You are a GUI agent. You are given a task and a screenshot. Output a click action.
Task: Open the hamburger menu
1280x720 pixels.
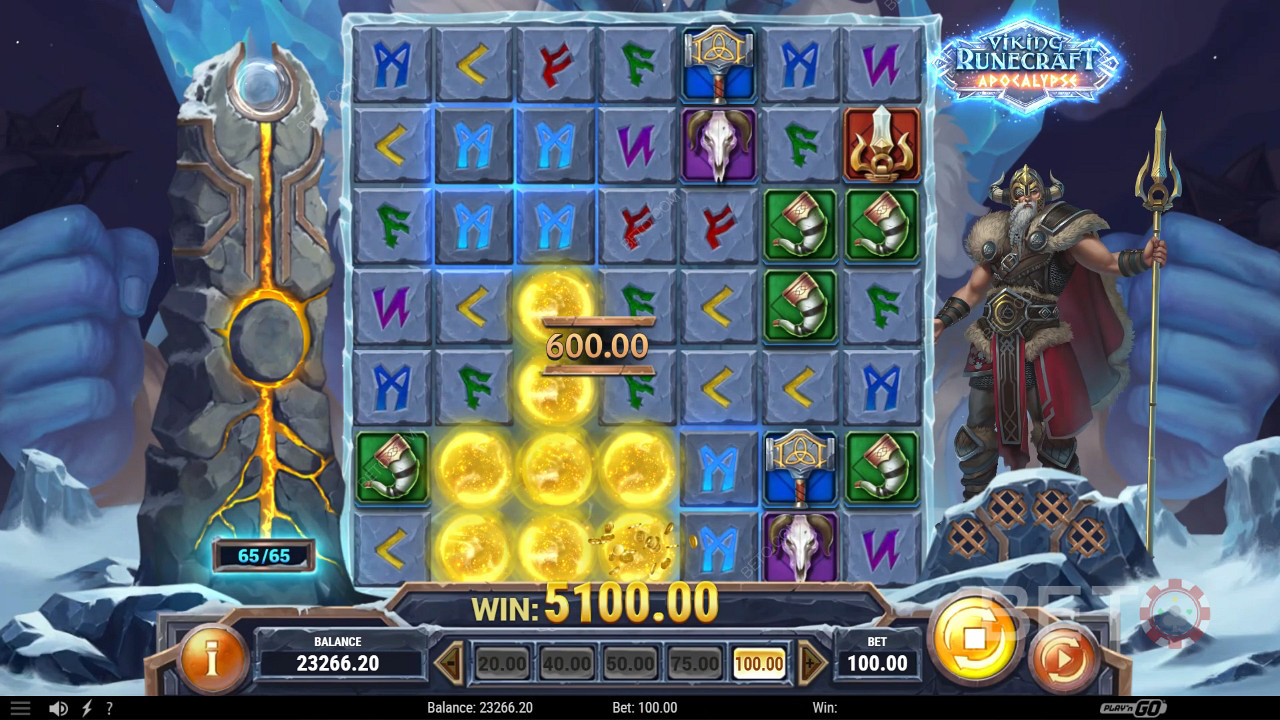(20, 708)
